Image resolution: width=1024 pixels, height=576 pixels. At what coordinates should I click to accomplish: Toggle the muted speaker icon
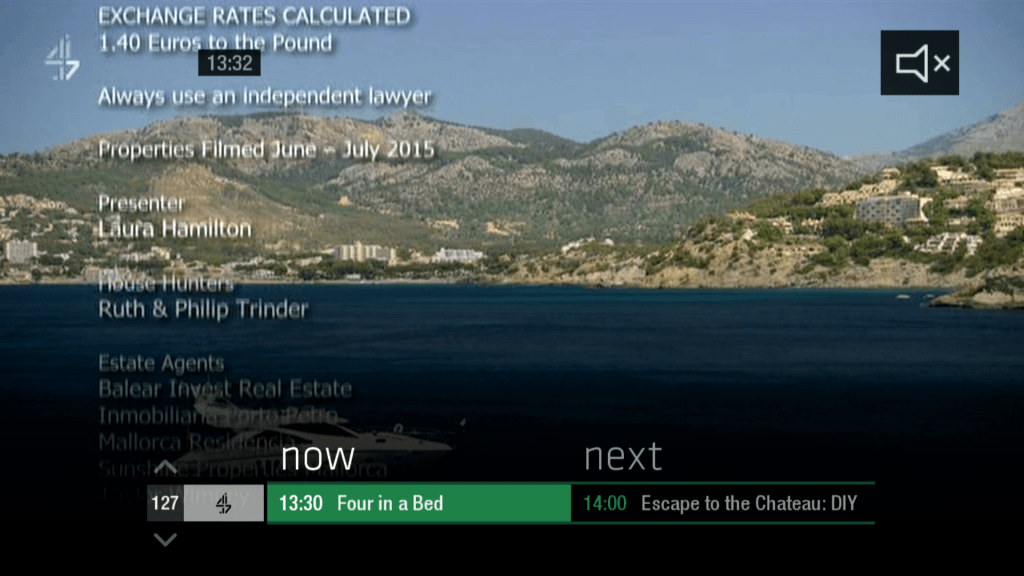click(x=919, y=63)
